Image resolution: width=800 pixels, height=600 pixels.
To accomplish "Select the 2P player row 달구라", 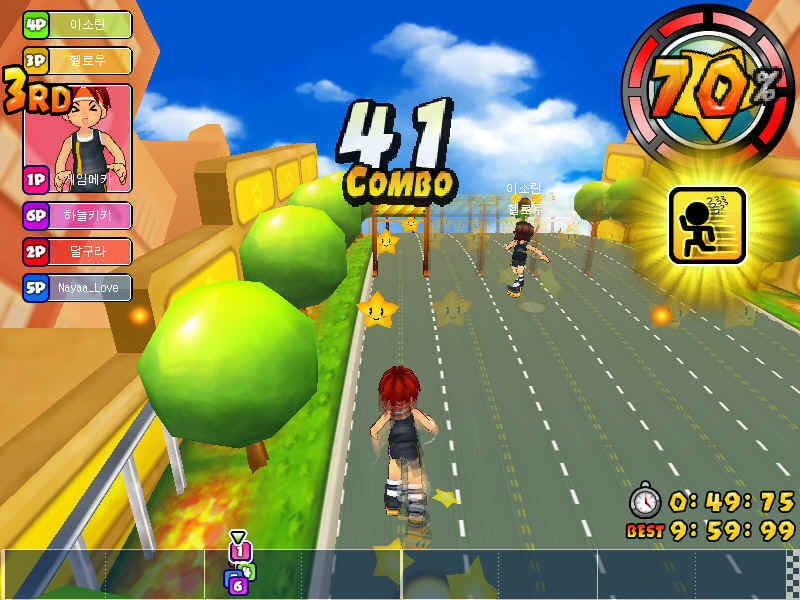I will point(78,251).
